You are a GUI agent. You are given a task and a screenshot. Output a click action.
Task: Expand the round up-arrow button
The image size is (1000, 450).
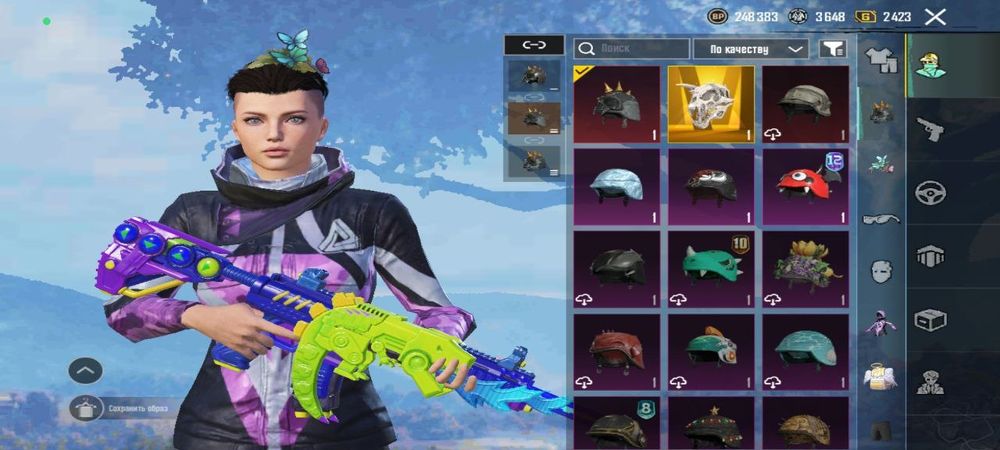pos(86,371)
